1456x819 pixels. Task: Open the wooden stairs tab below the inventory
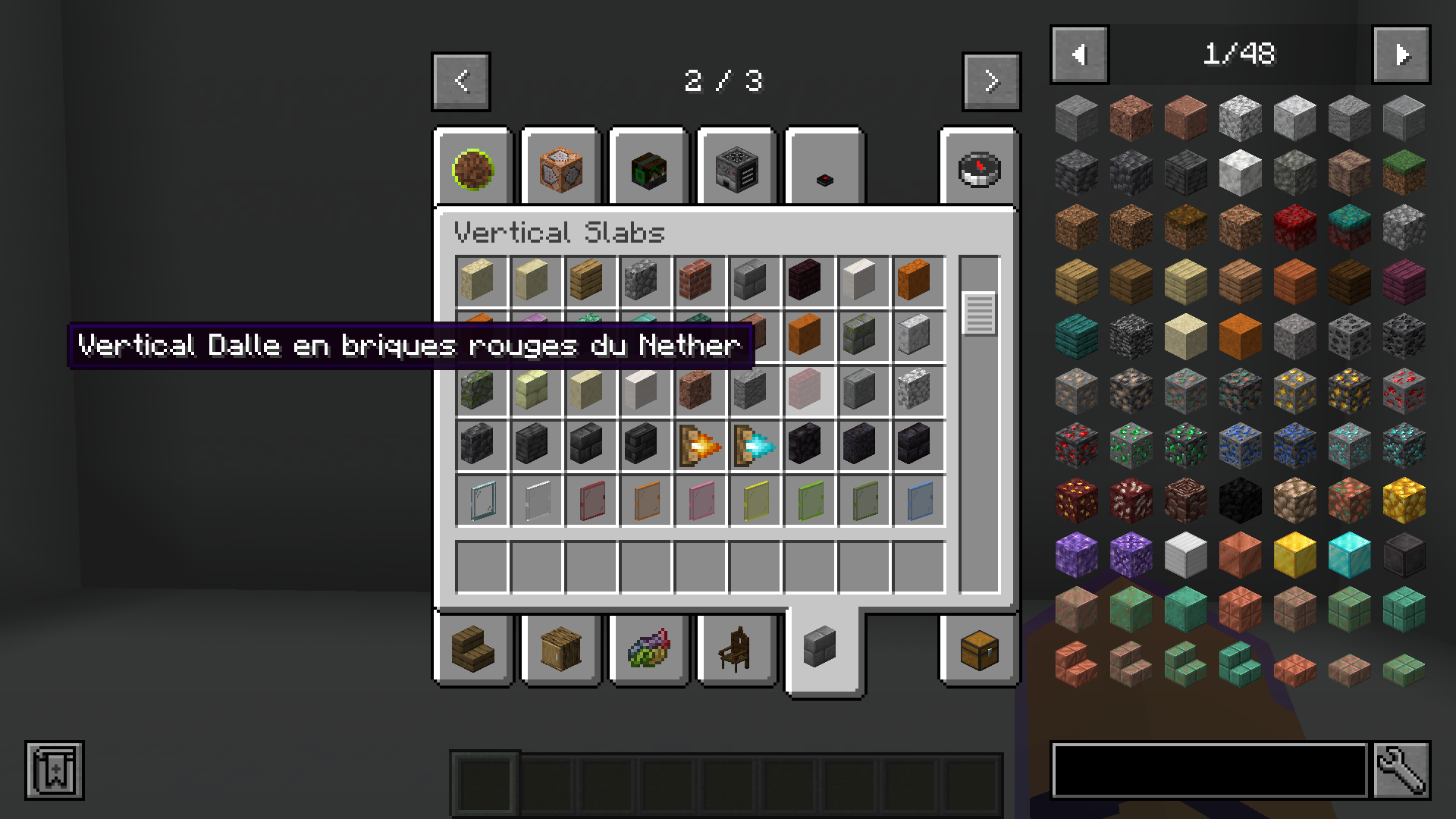point(474,651)
